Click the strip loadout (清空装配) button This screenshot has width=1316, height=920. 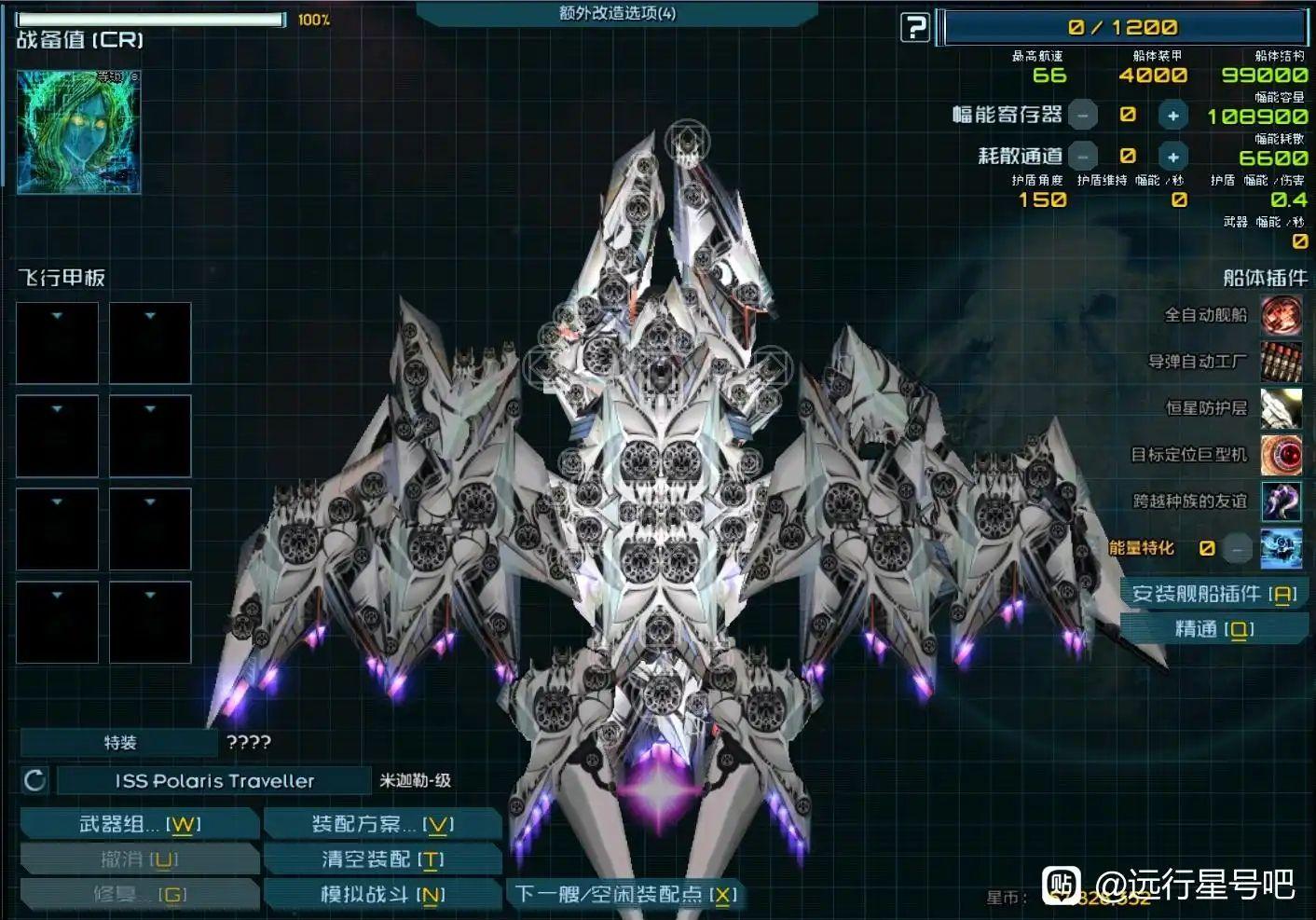pos(382,859)
